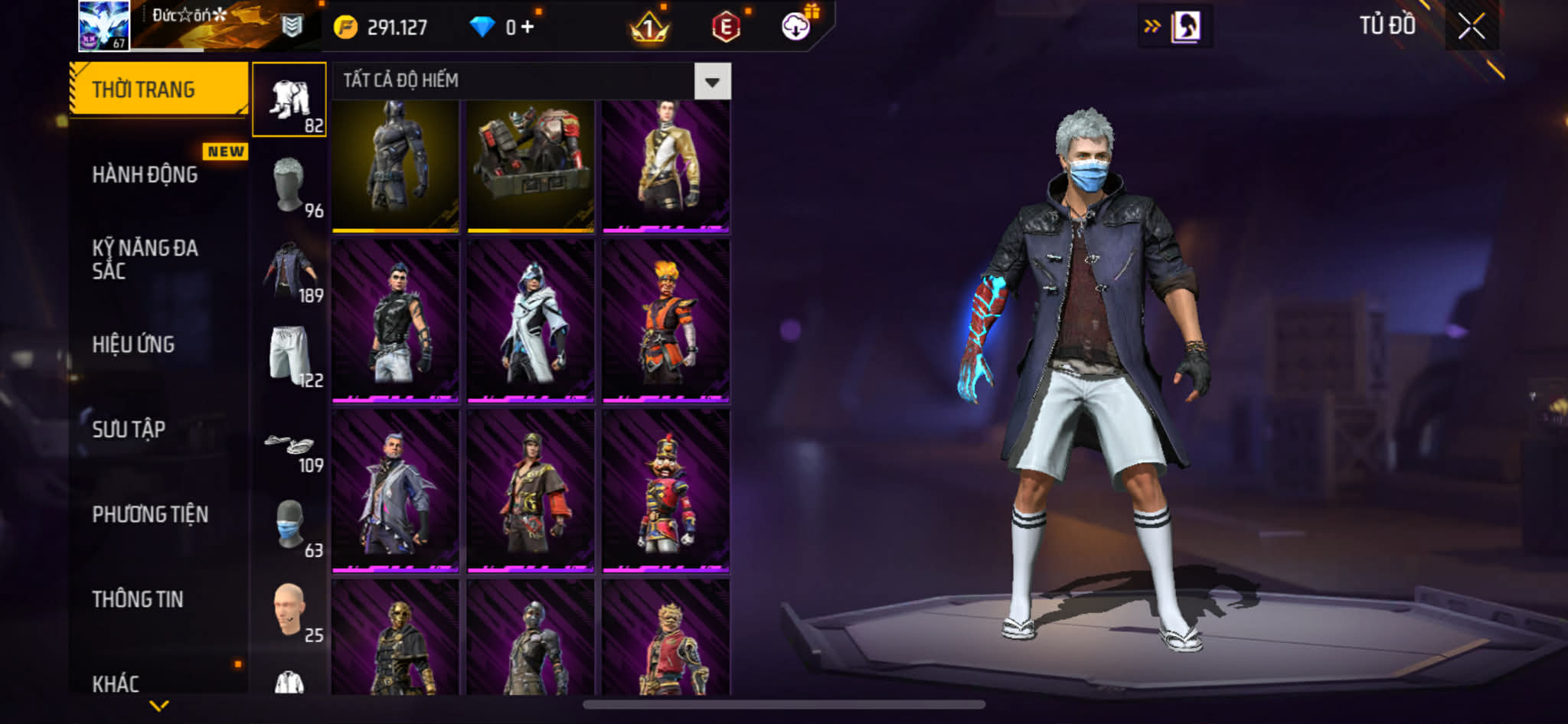The height and width of the screenshot is (724, 1568).
Task: Select the blue face mask subcategory
Action: [x=289, y=527]
